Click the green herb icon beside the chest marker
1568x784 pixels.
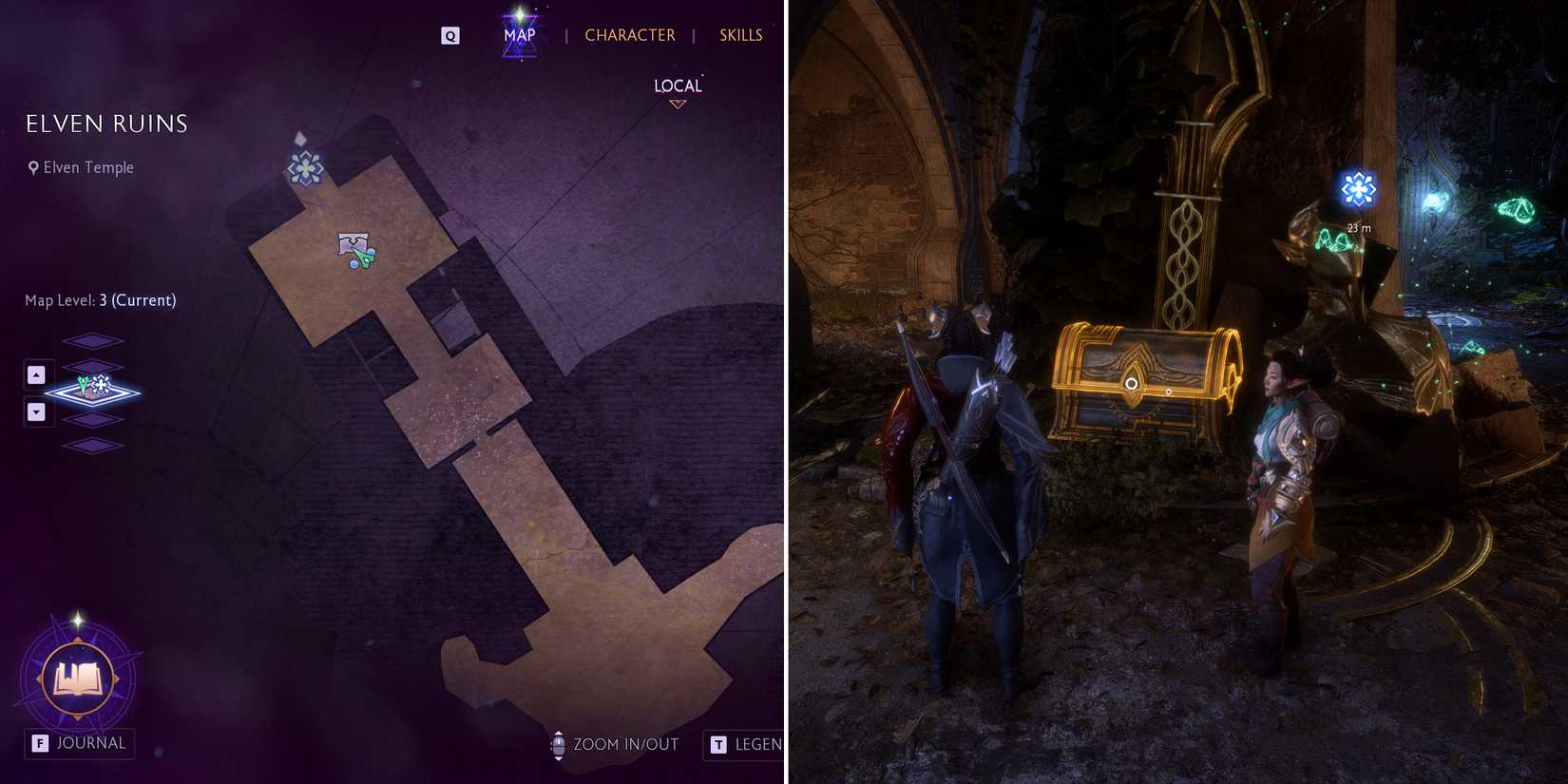coord(364,256)
